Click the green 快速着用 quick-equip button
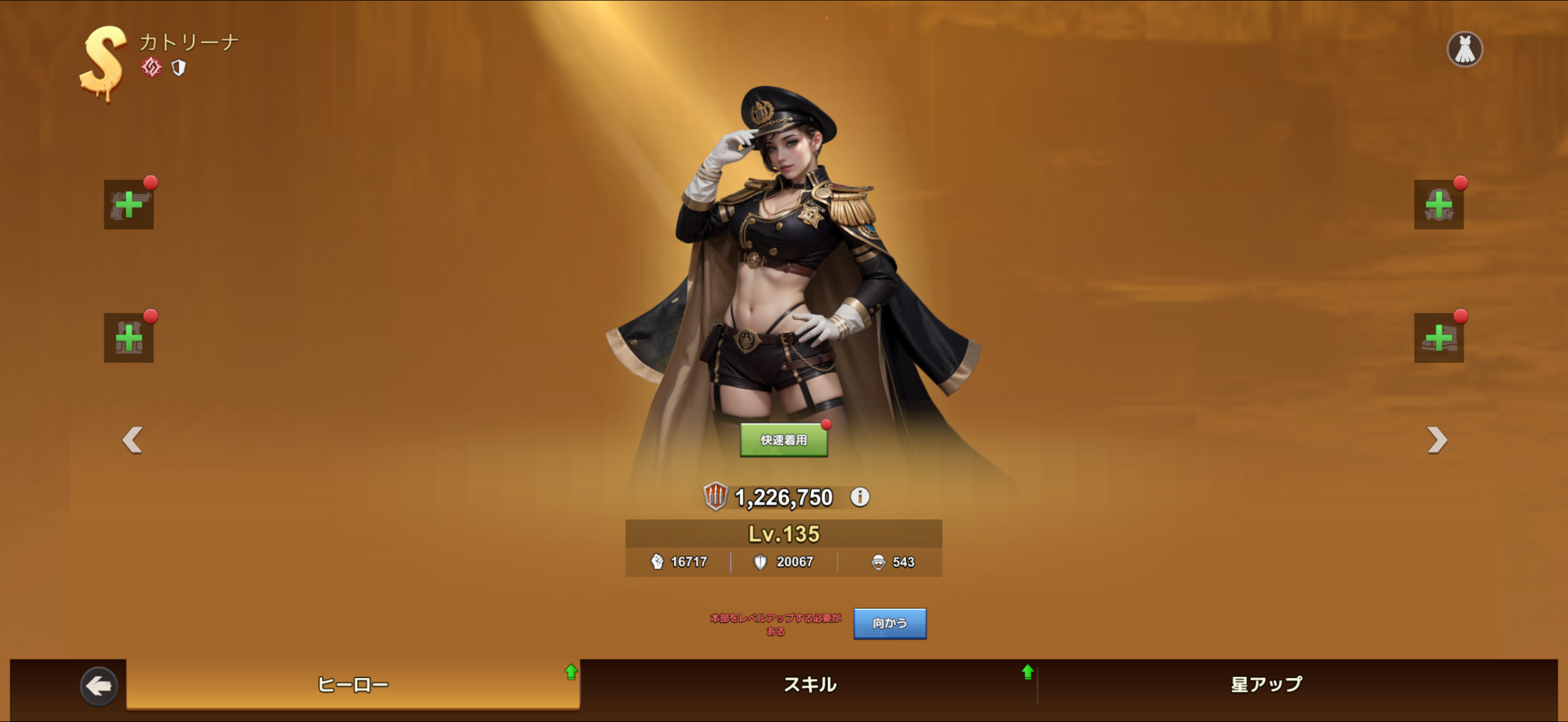 [x=783, y=440]
